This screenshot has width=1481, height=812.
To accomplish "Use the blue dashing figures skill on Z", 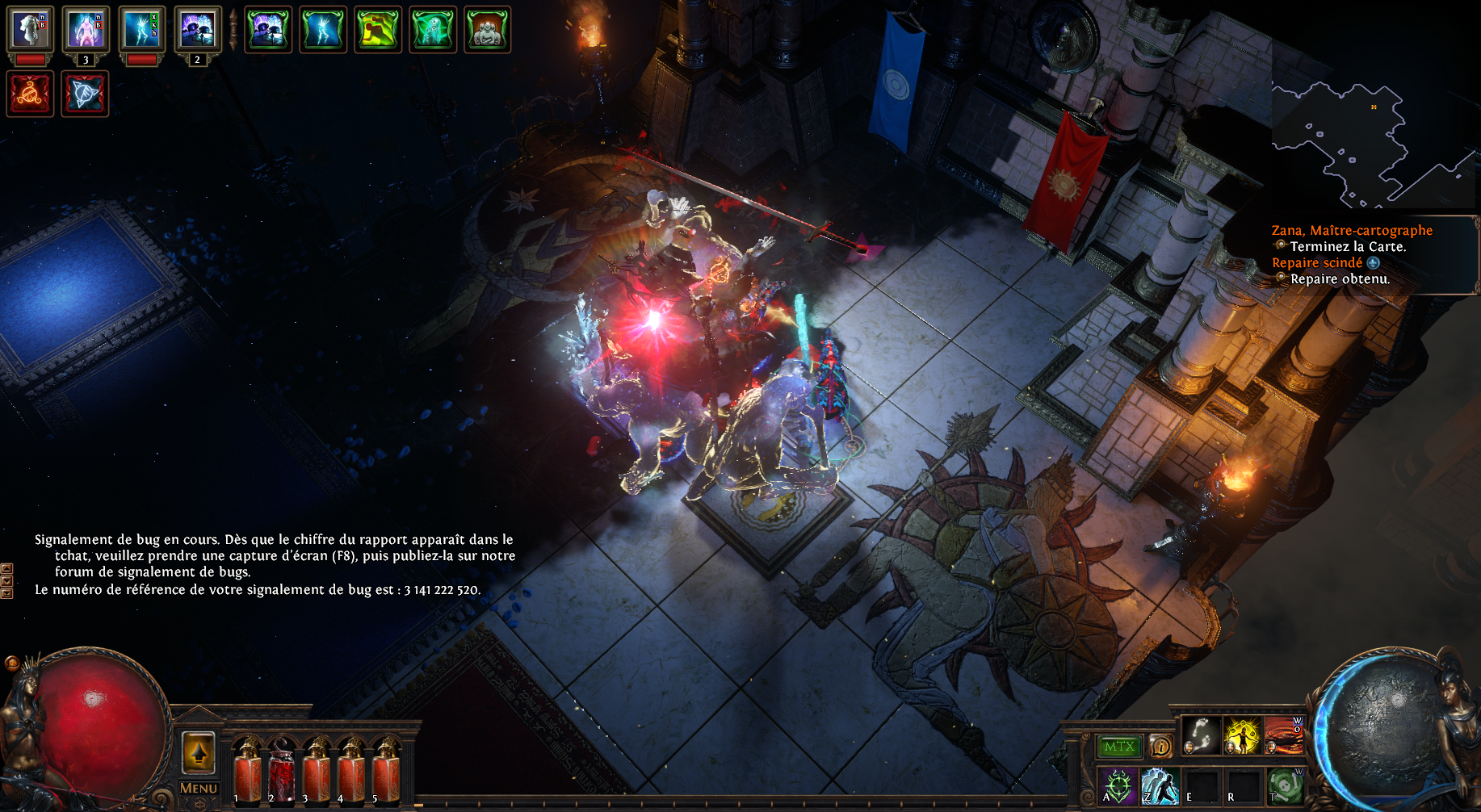I will [1160, 785].
